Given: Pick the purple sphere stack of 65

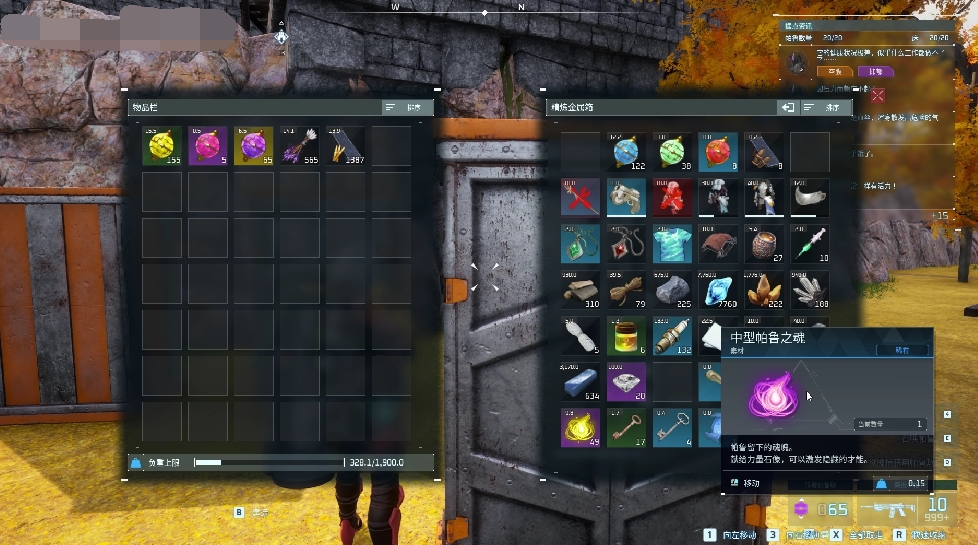Looking at the screenshot, I should [254, 146].
